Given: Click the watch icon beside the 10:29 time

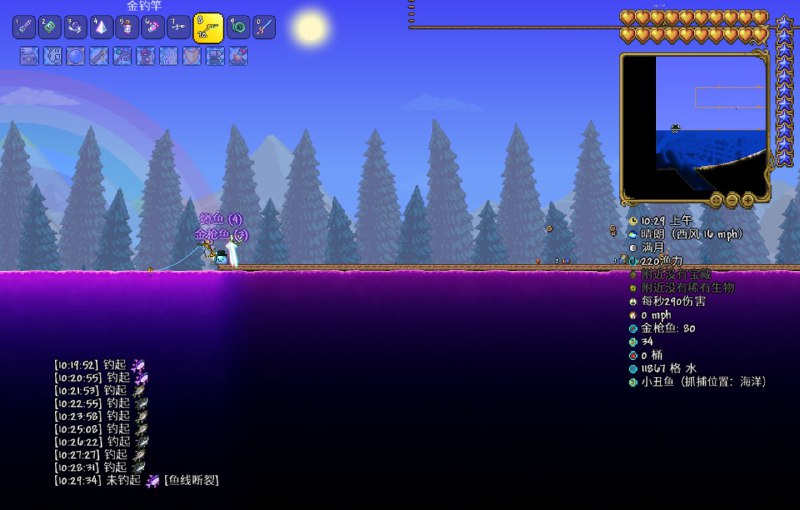Looking at the screenshot, I should [633, 220].
